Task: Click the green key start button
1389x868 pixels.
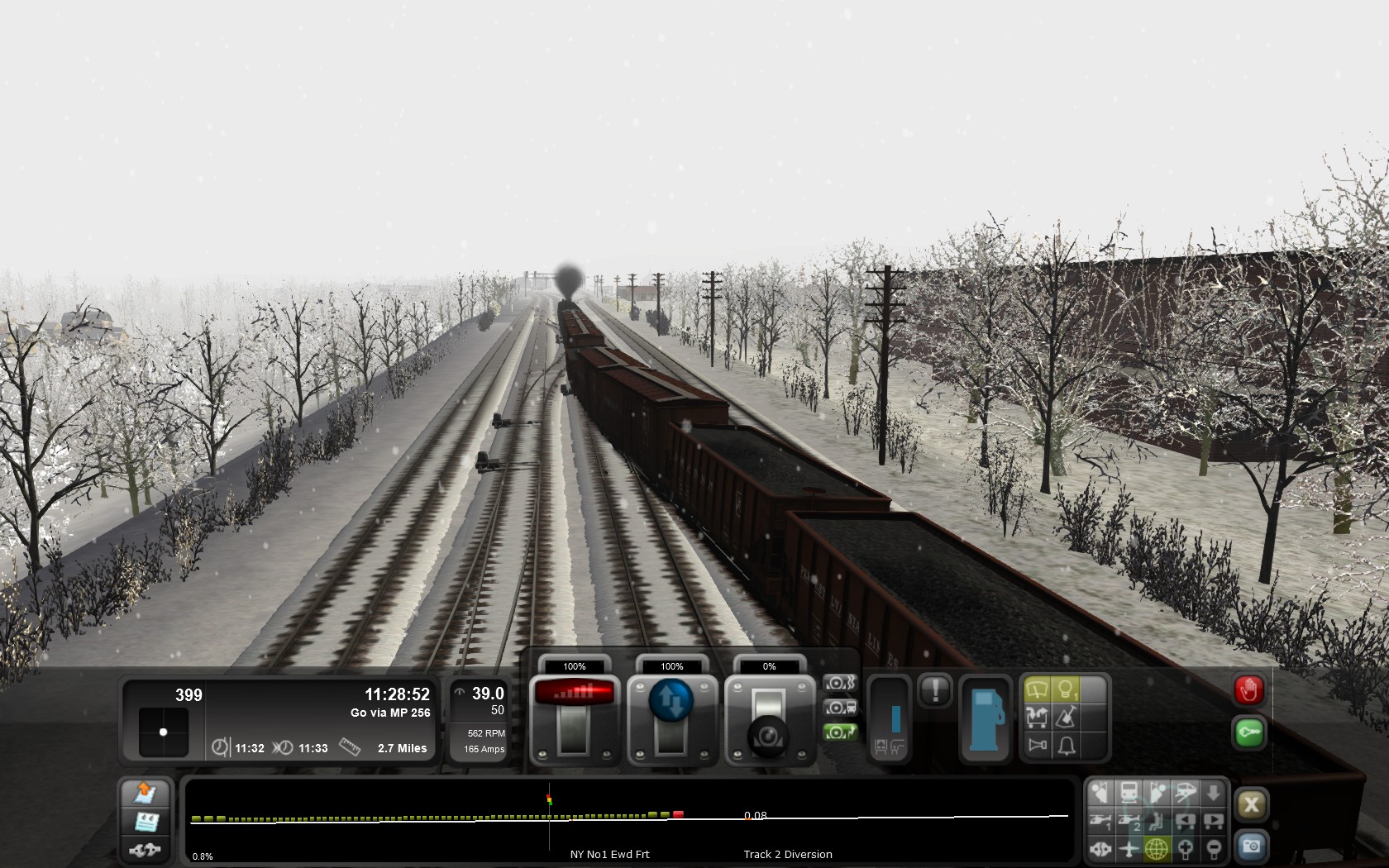Action: pos(1248,732)
